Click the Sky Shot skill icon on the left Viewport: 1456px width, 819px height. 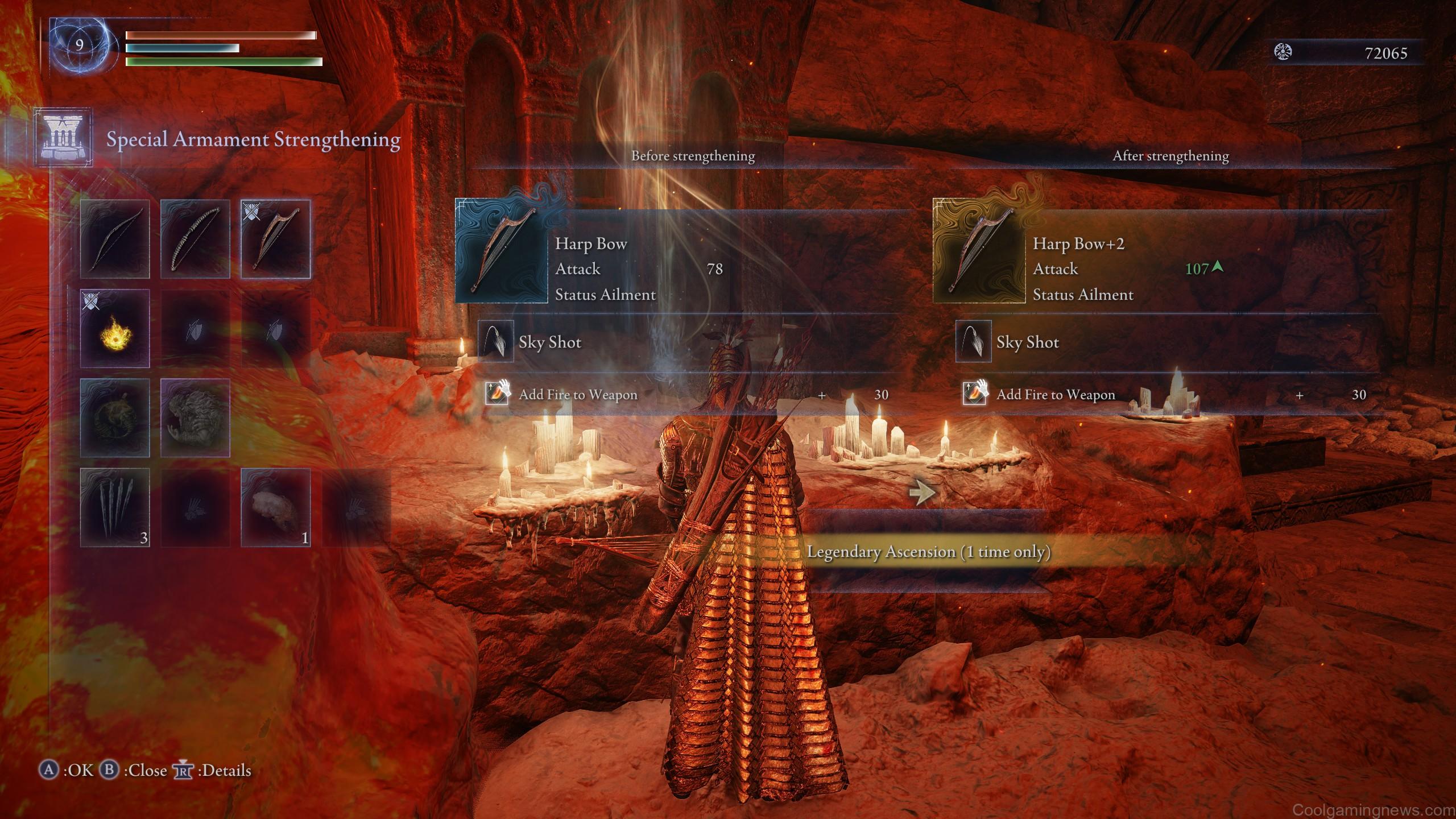pos(496,342)
